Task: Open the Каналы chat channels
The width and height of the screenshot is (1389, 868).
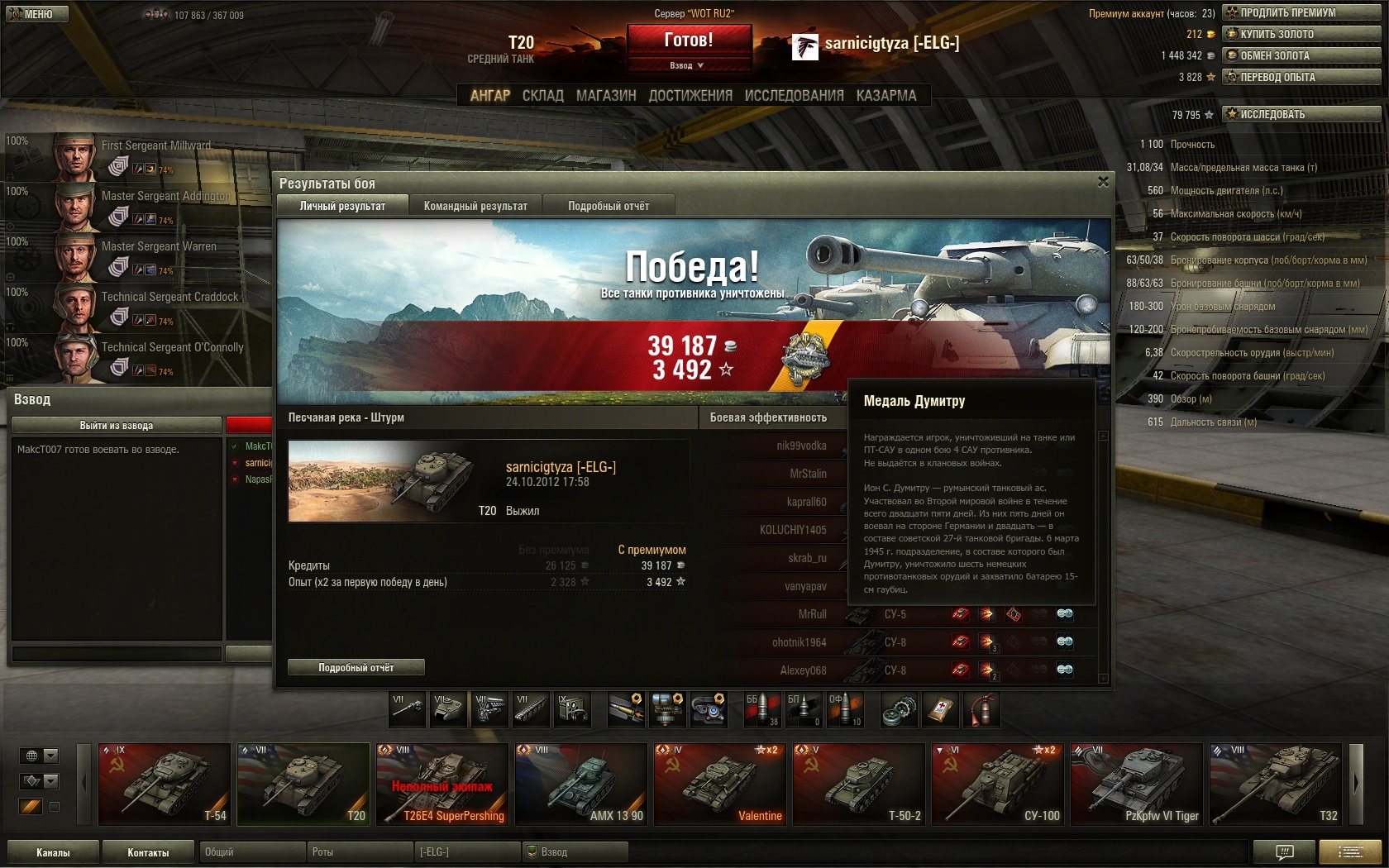Action: point(53,852)
